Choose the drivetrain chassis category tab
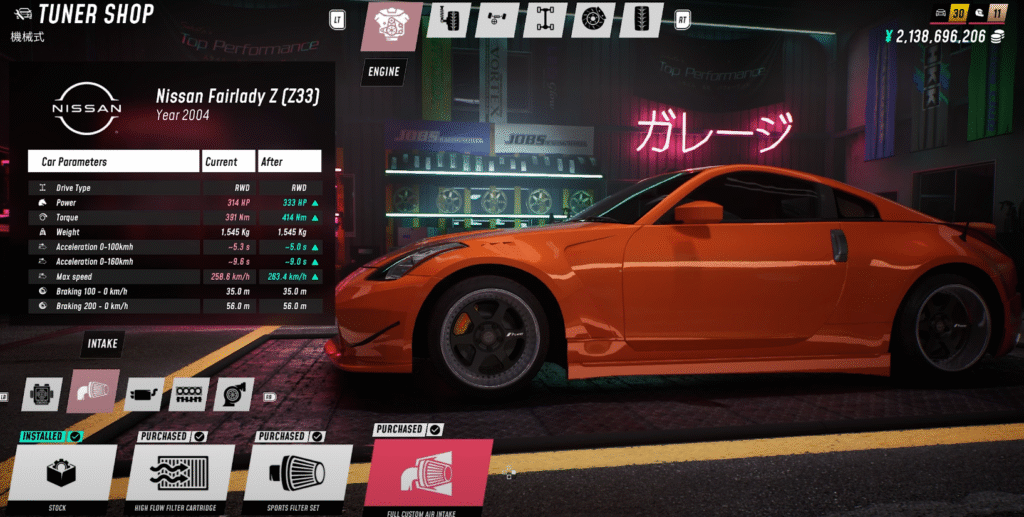 tap(546, 19)
